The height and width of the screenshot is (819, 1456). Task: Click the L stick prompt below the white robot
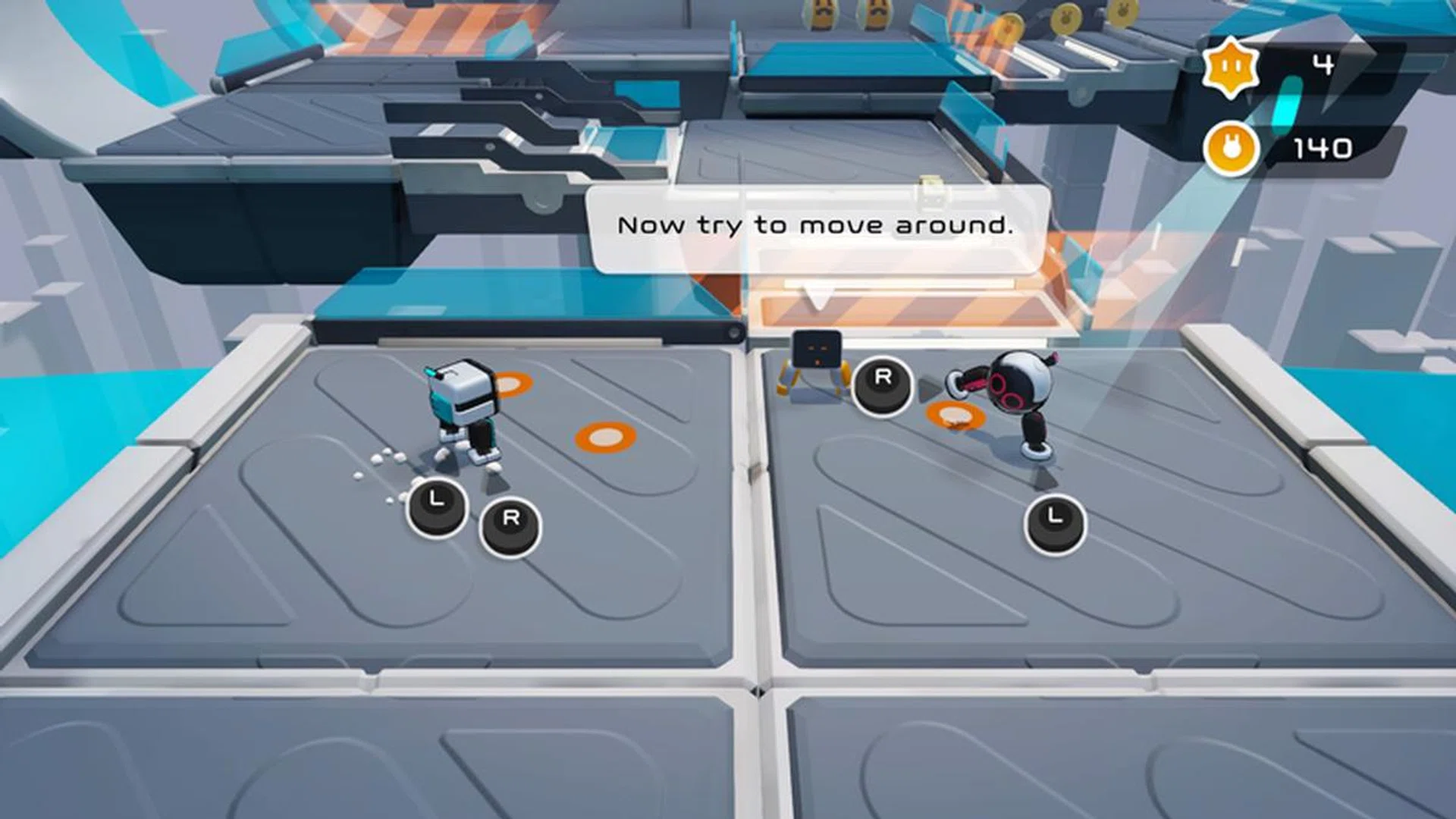(x=435, y=499)
